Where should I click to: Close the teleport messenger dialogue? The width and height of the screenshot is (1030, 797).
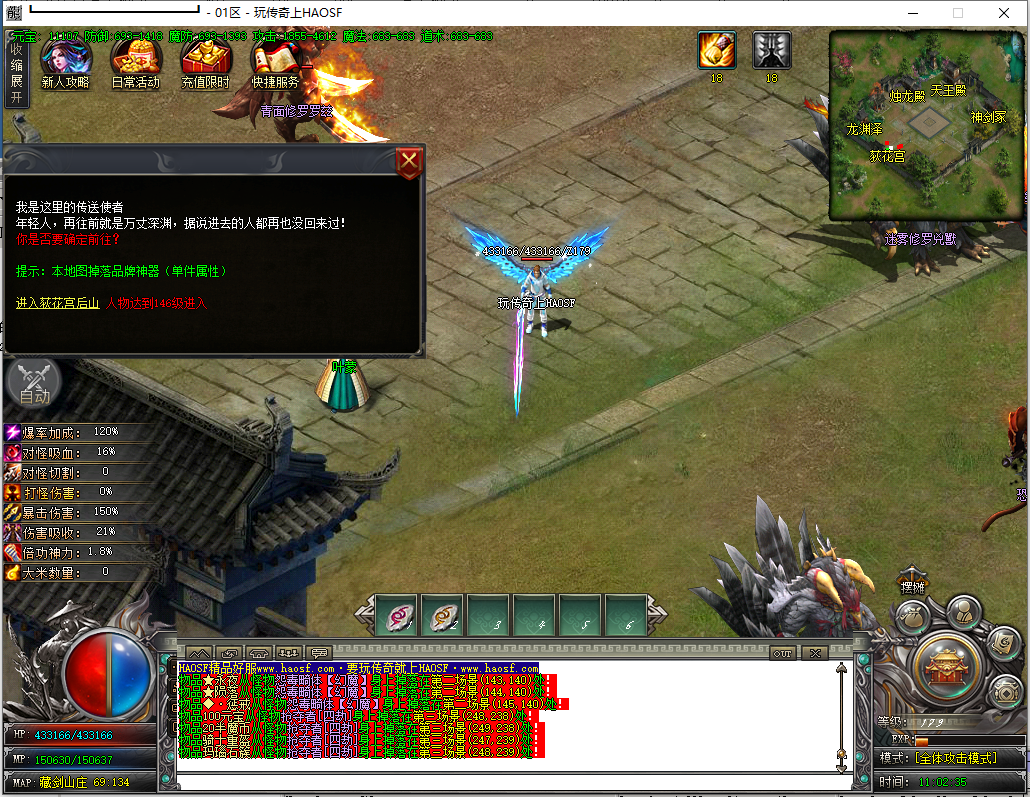[408, 162]
